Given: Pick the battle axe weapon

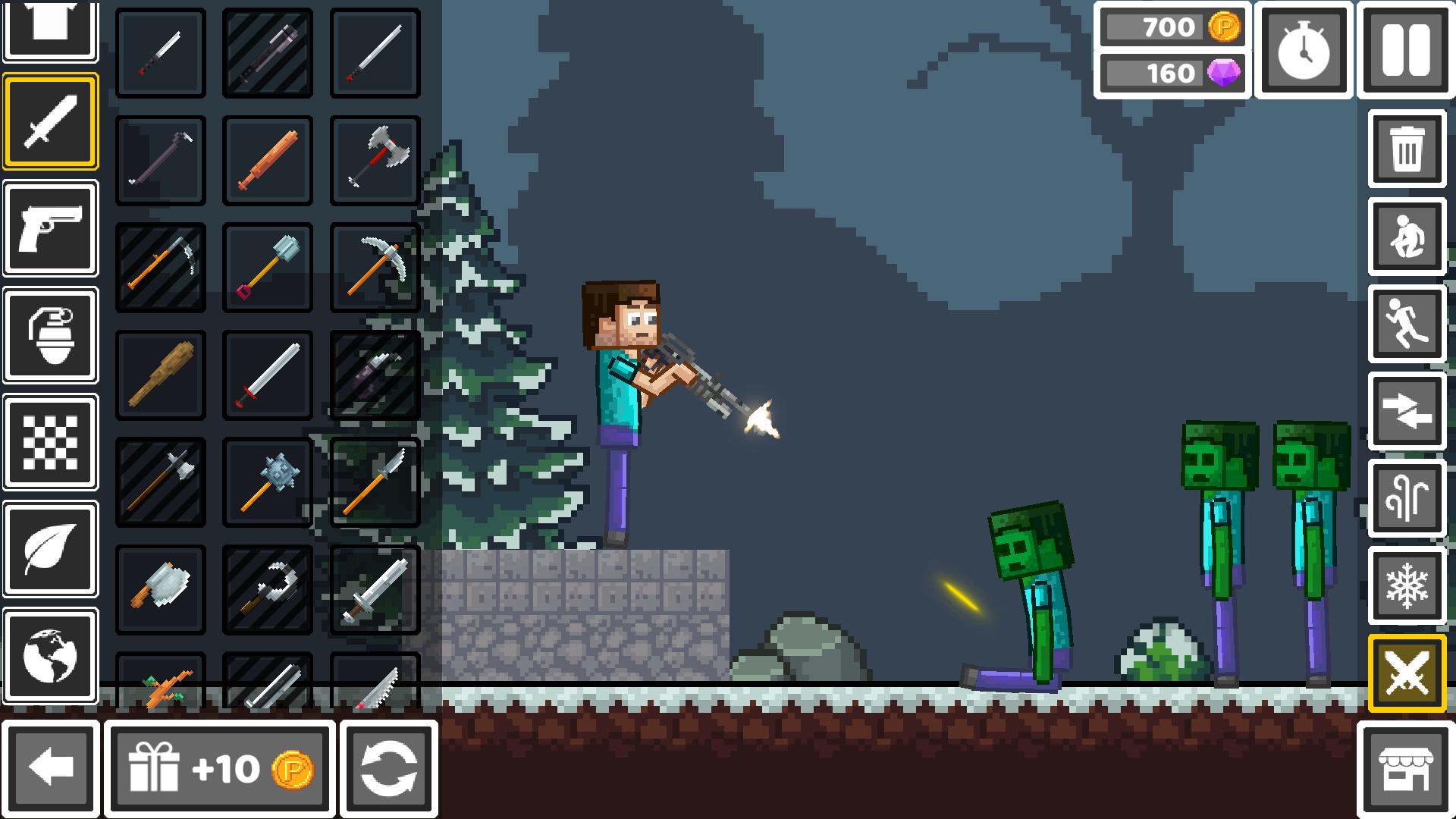Looking at the screenshot, I should [x=375, y=160].
